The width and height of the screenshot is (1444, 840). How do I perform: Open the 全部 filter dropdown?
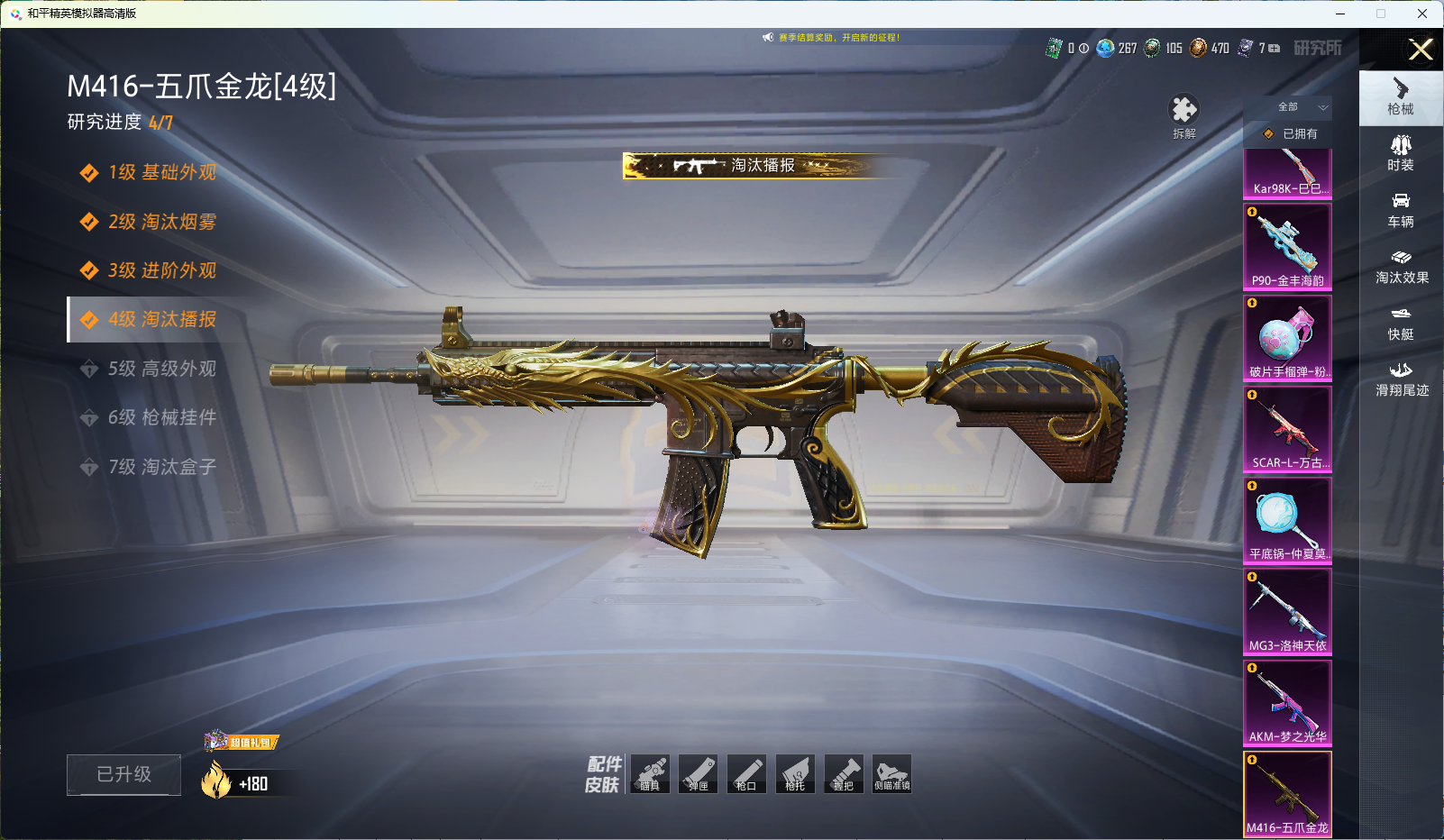pyautogui.click(x=1297, y=107)
